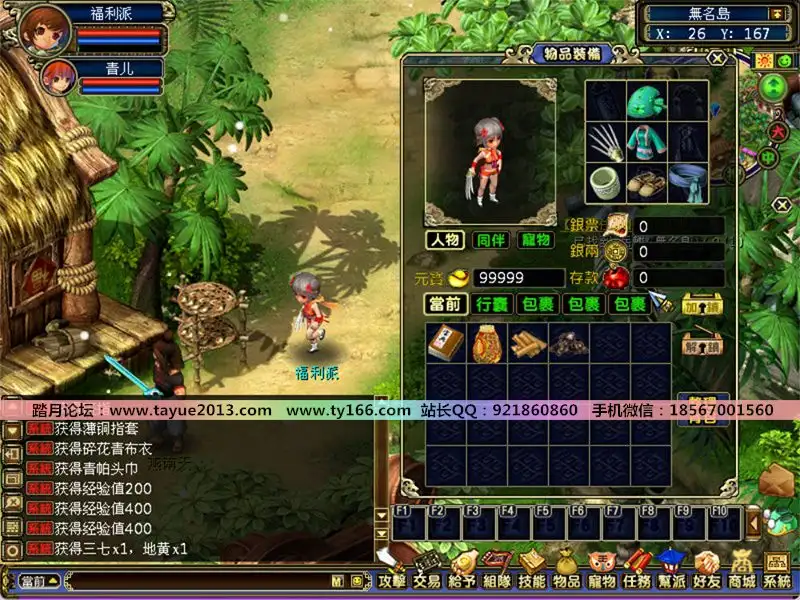Image resolution: width=800 pixels, height=600 pixels.
Task: Select the teal cloth robe slot
Action: [648, 142]
